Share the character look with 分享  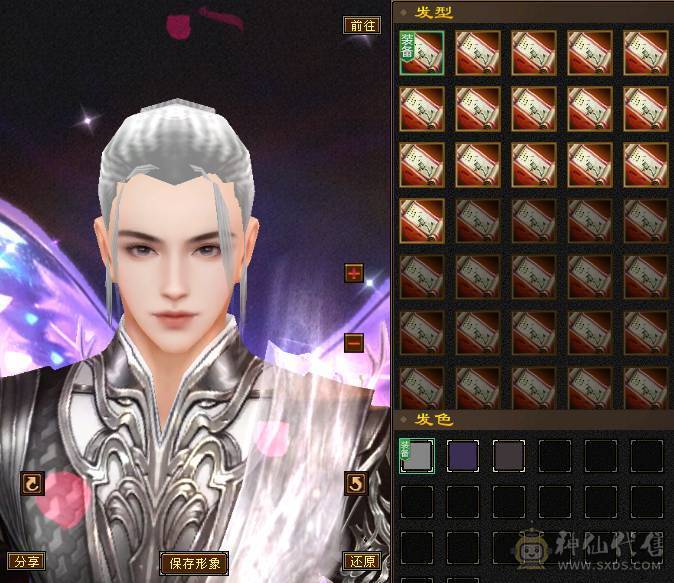coord(27,561)
